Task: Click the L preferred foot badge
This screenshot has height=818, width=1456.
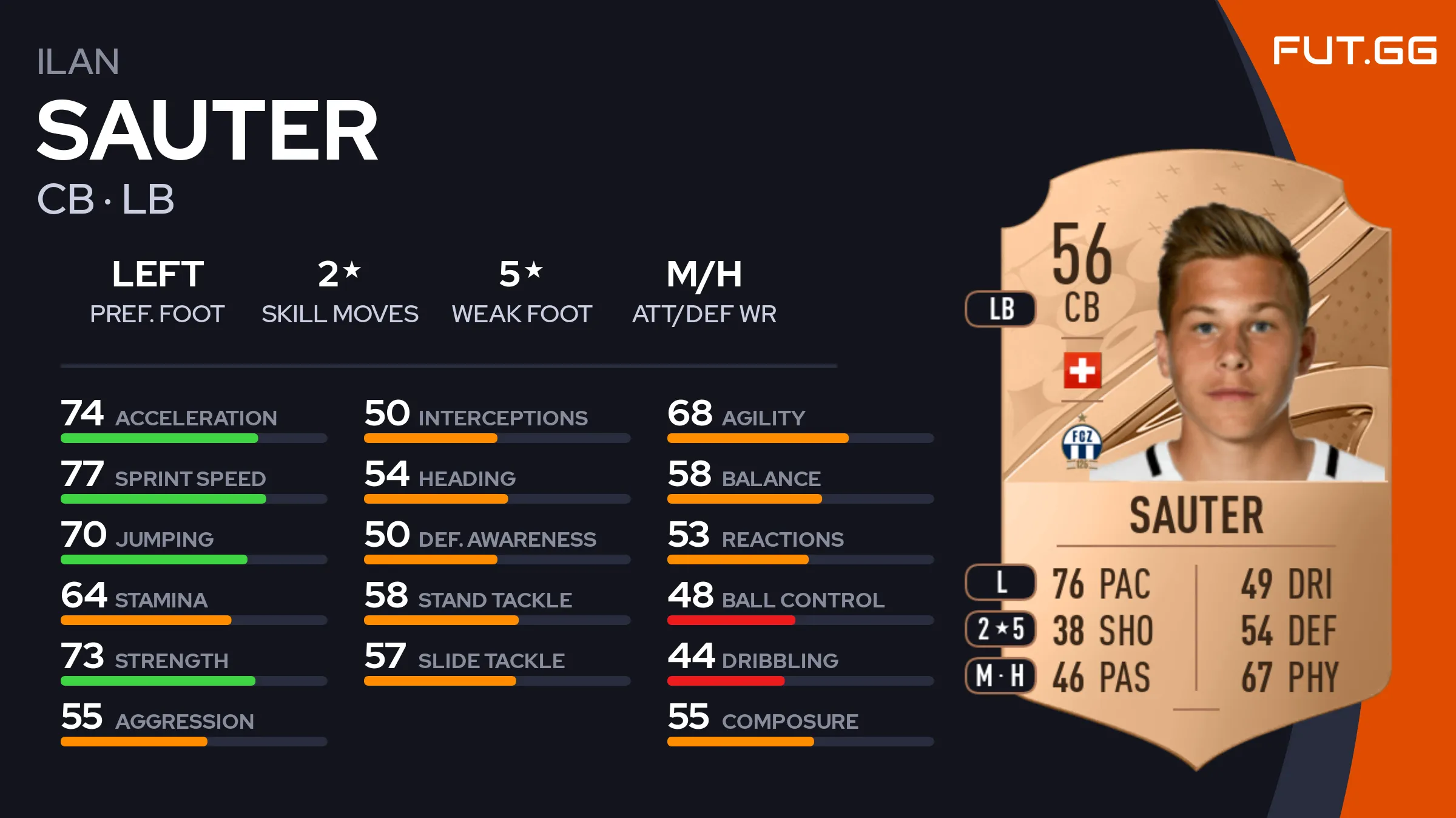Action: click(1001, 582)
